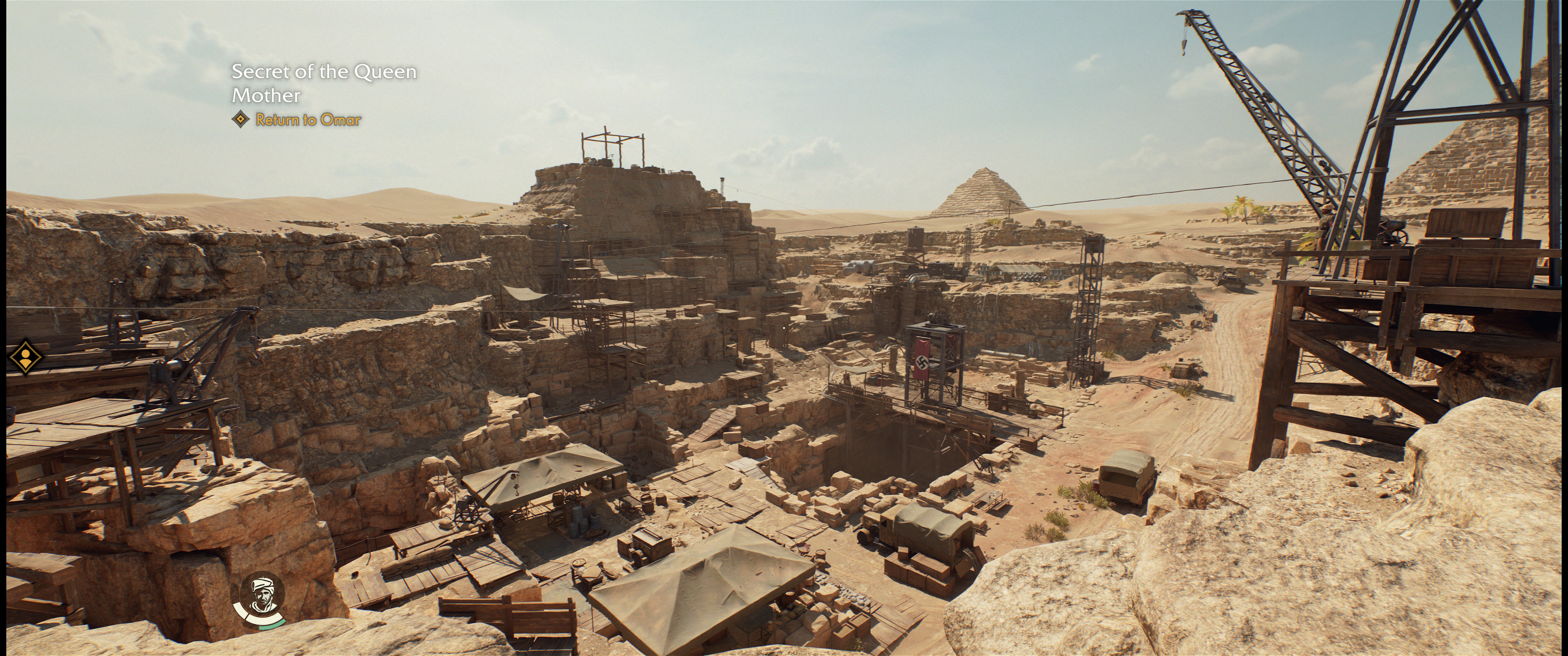Click the turbaned character portrait icon
Image resolution: width=1568 pixels, height=656 pixels.
pyautogui.click(x=262, y=595)
